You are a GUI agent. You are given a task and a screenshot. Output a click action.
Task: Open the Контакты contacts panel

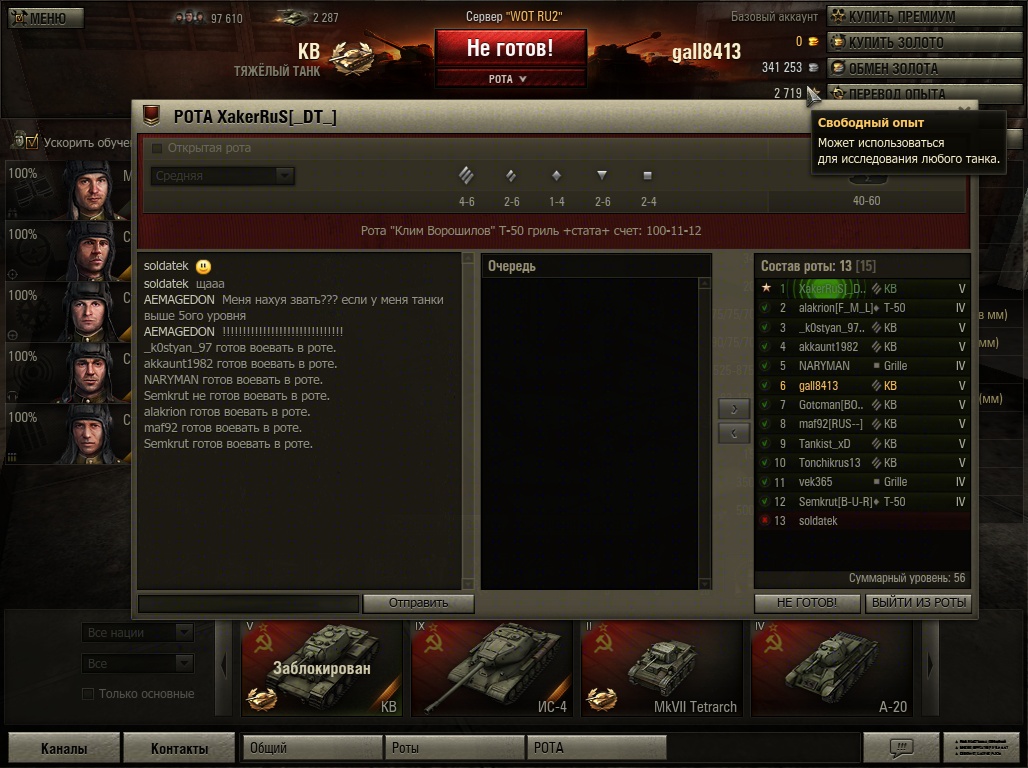click(x=179, y=748)
